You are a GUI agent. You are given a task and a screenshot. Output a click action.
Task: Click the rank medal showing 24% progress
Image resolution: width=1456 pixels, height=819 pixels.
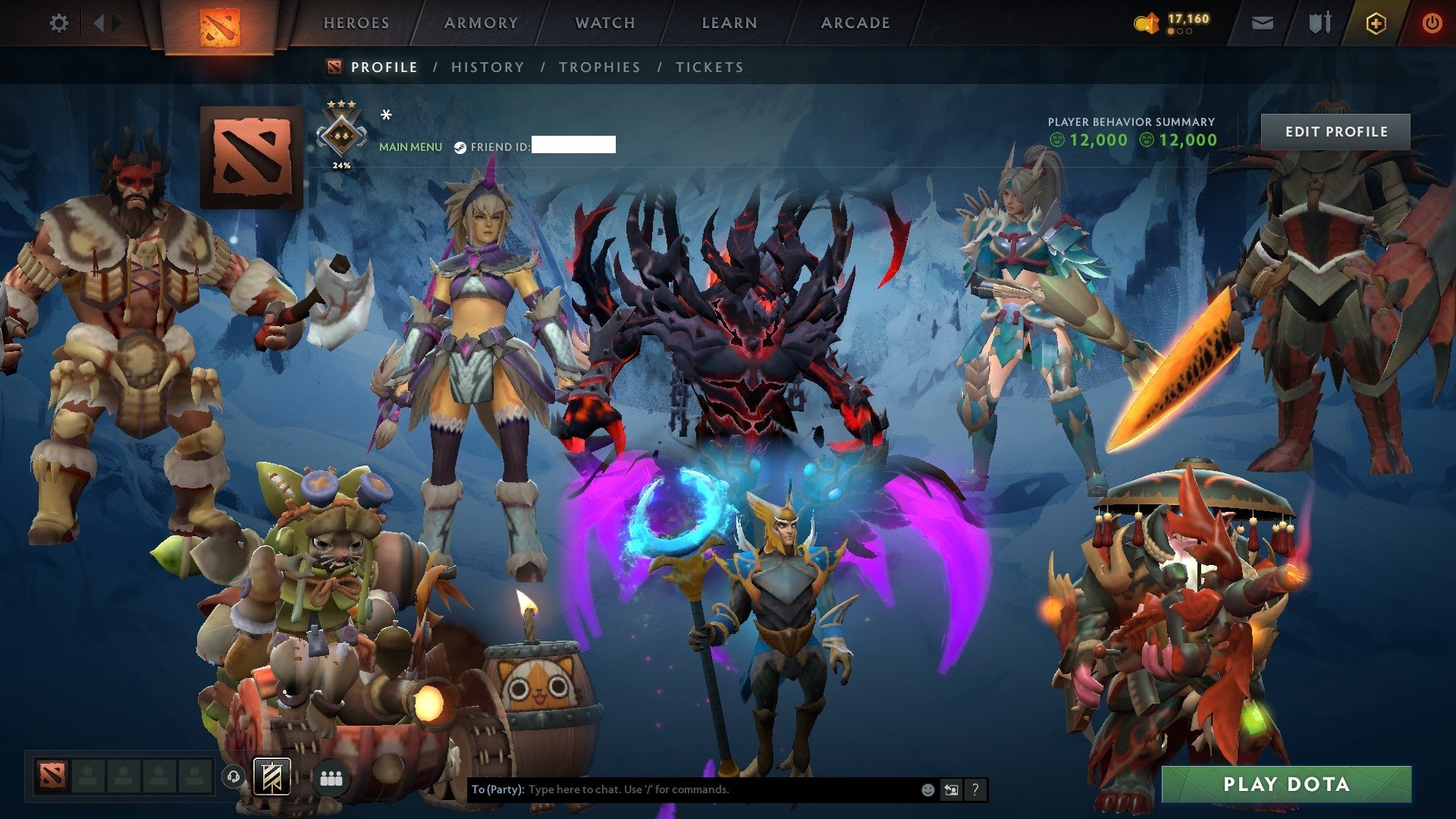[343, 136]
